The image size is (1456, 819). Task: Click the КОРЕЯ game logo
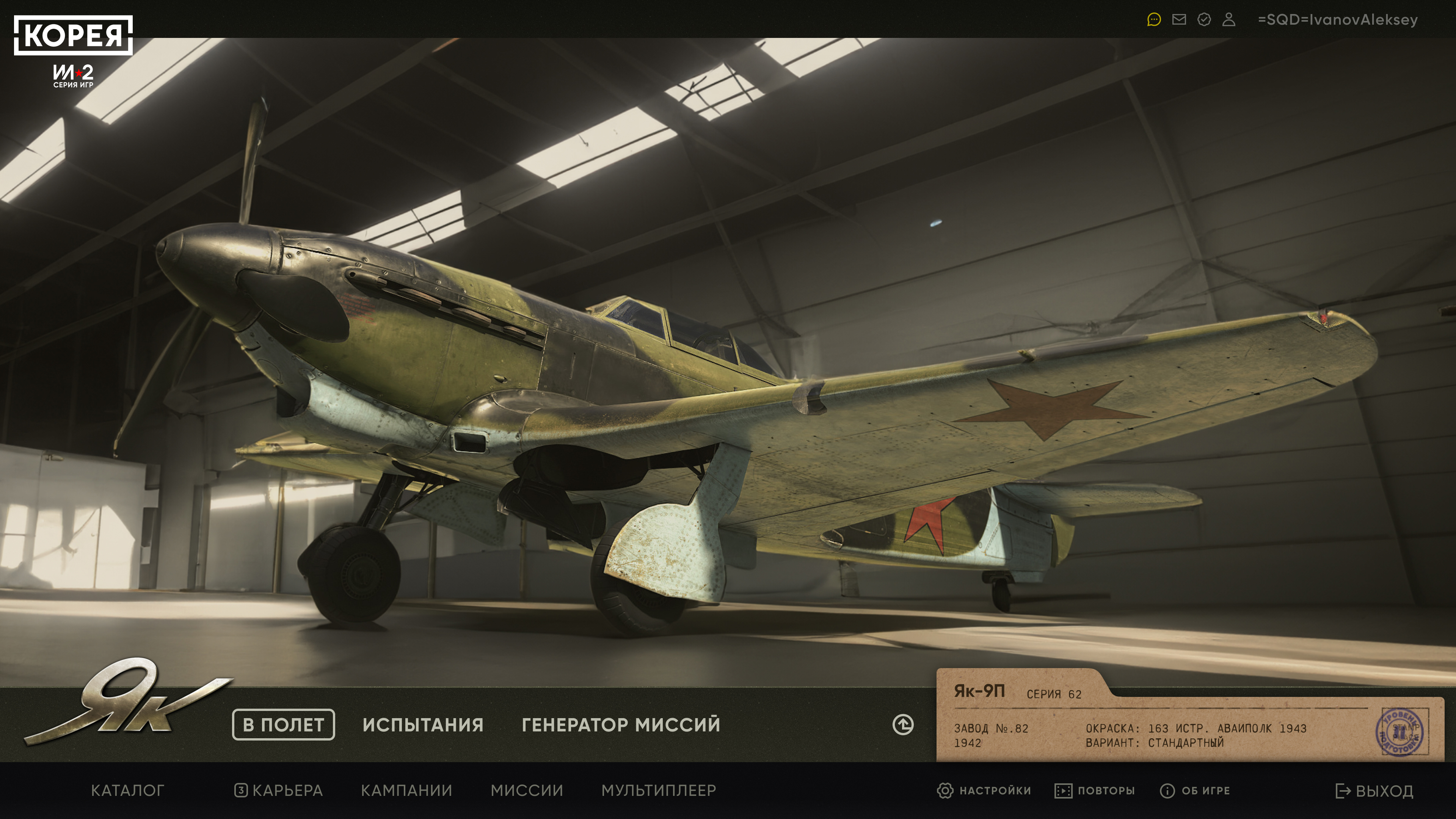(x=74, y=35)
